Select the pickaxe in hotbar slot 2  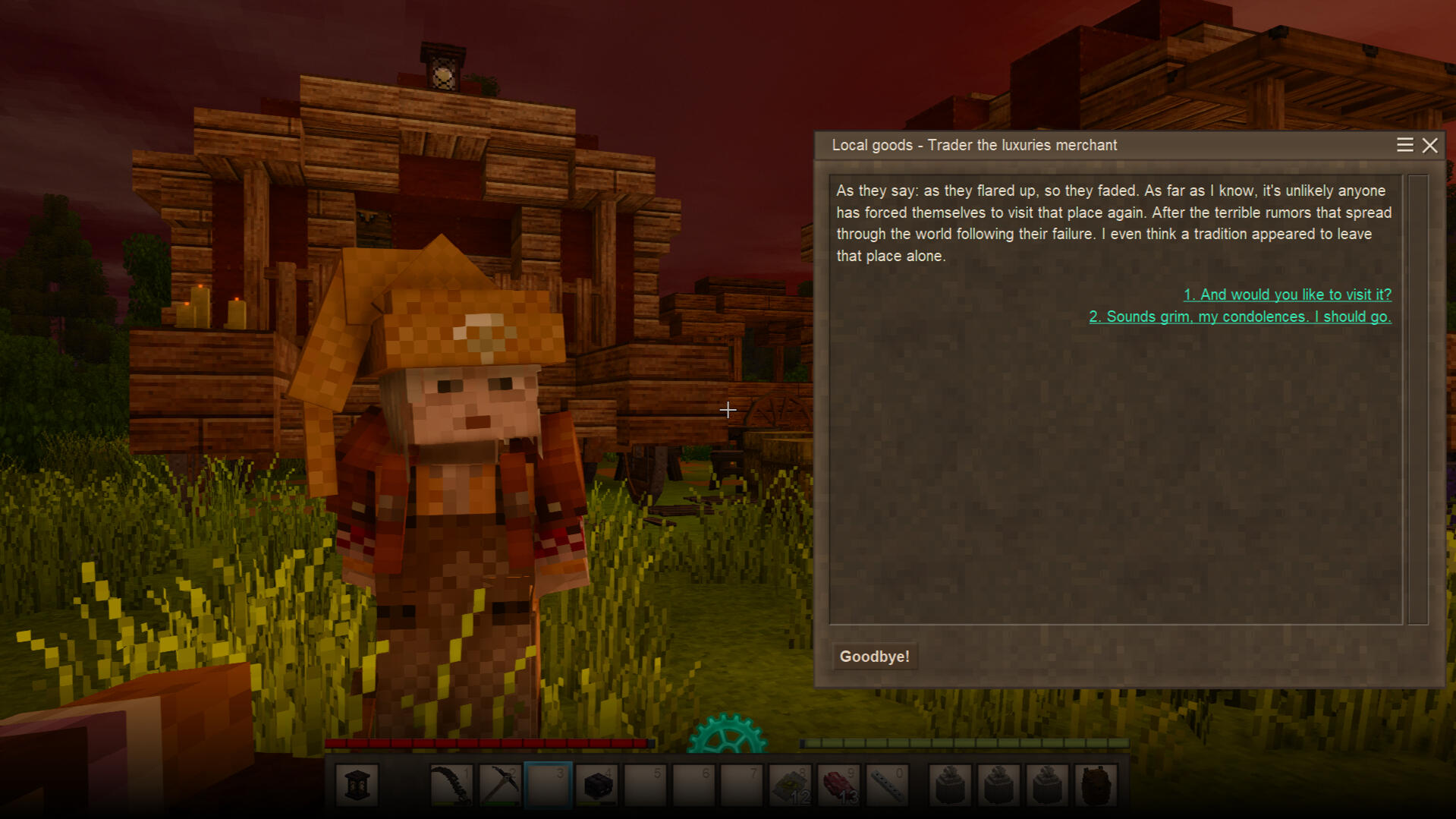(500, 785)
